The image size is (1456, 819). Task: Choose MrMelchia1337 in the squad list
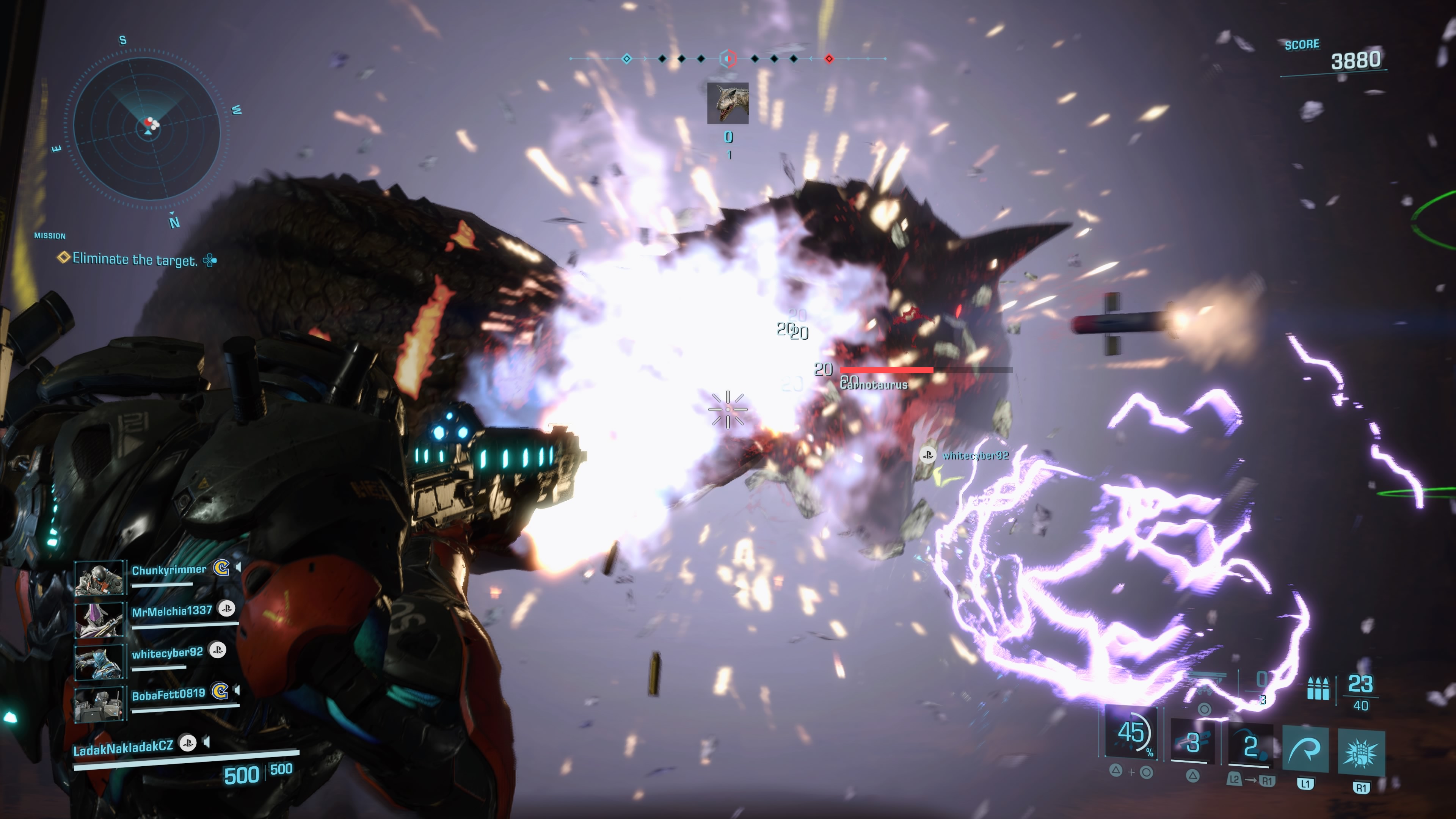(171, 611)
